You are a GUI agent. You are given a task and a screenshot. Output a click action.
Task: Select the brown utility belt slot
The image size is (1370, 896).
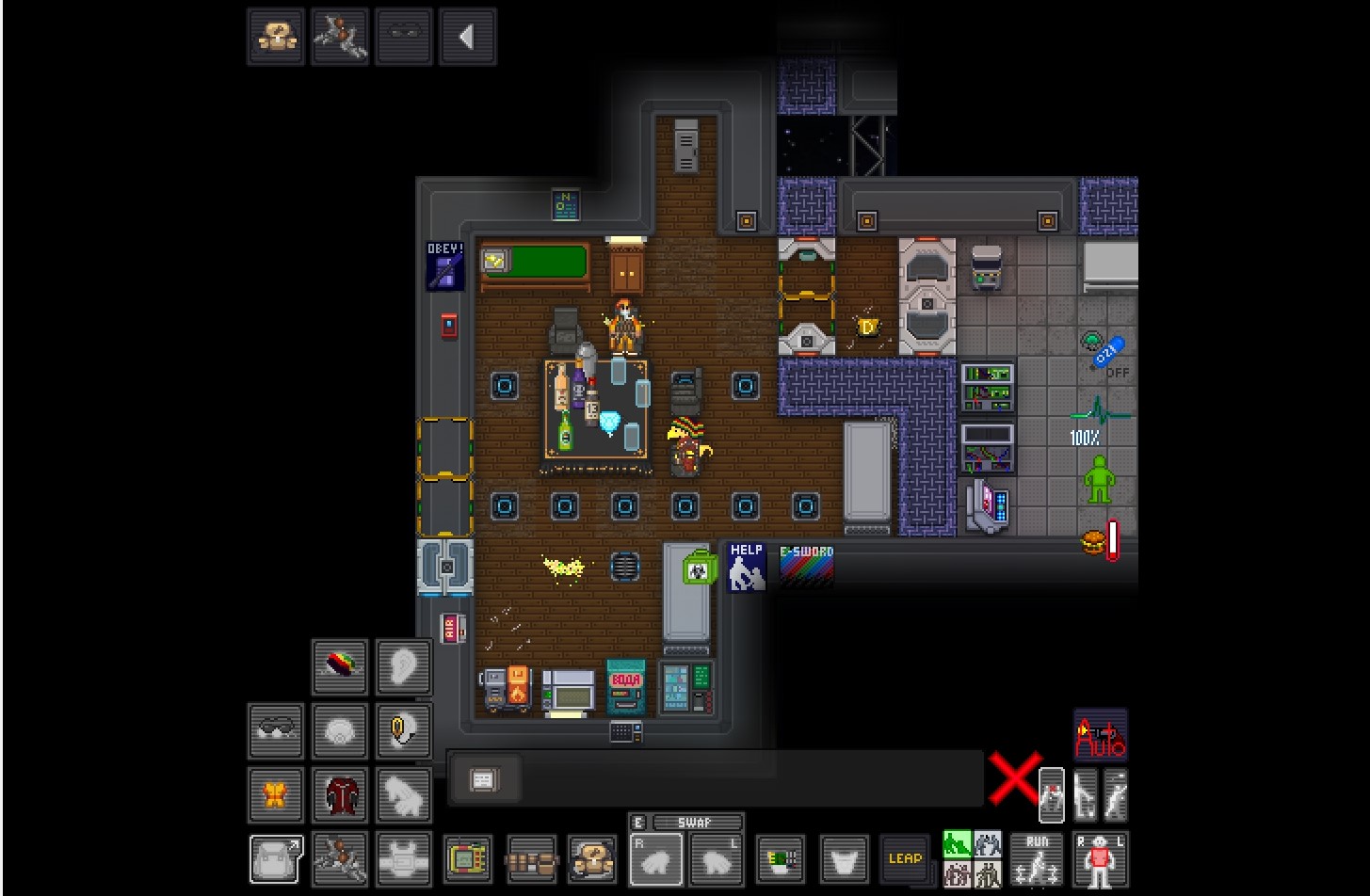(532, 858)
